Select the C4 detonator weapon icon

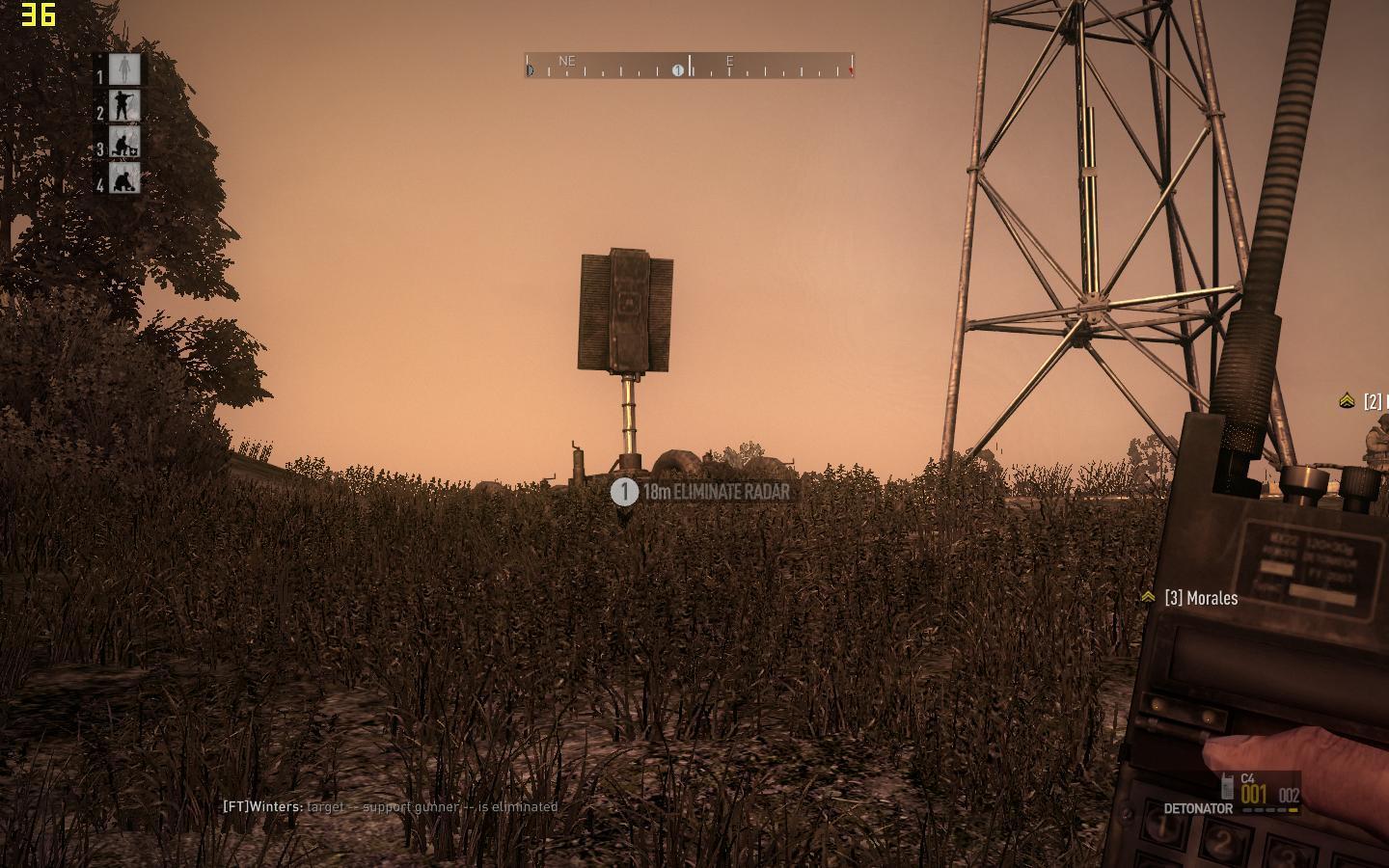(x=1228, y=786)
